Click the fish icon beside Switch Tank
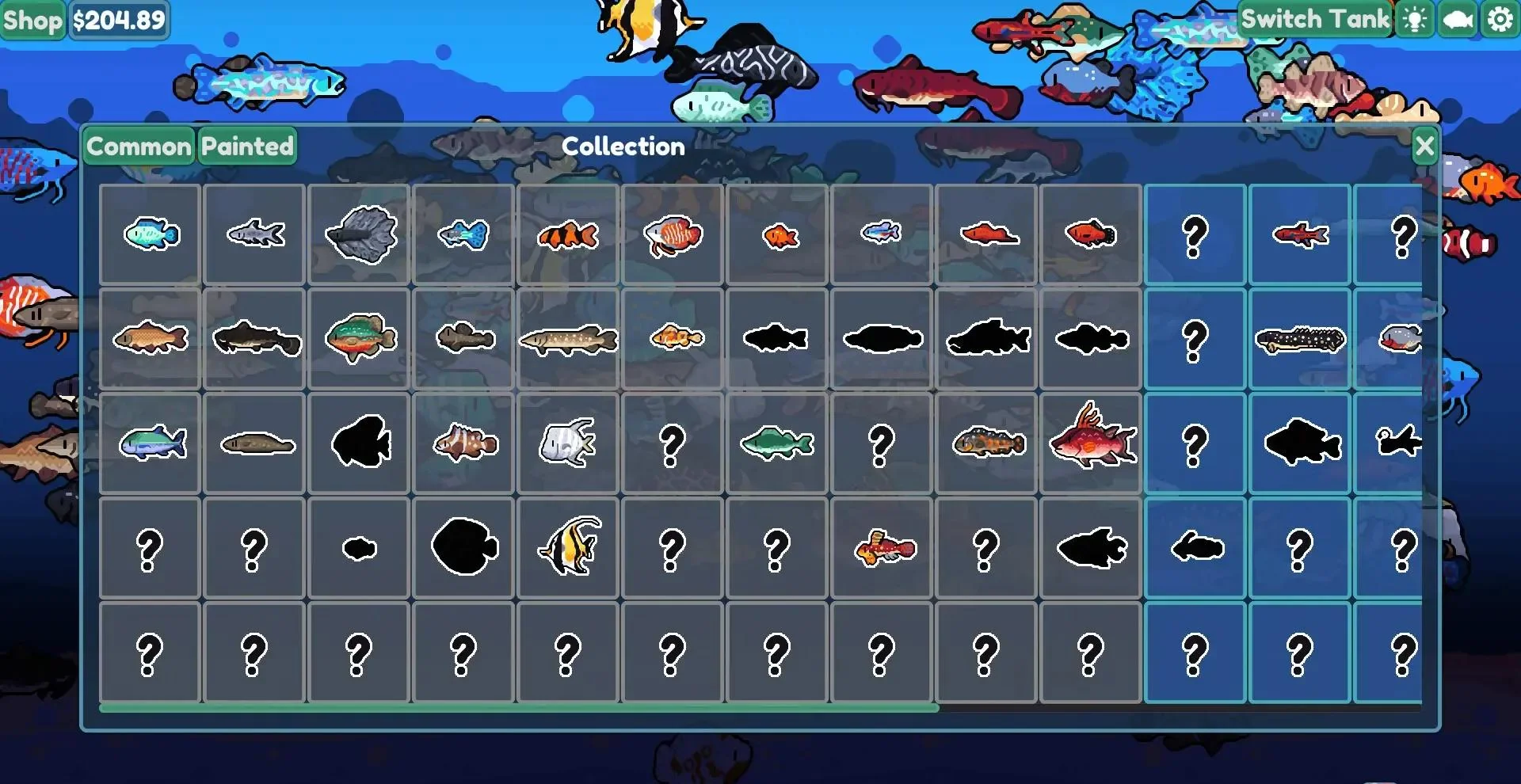Image resolution: width=1521 pixels, height=784 pixels. point(1456,20)
